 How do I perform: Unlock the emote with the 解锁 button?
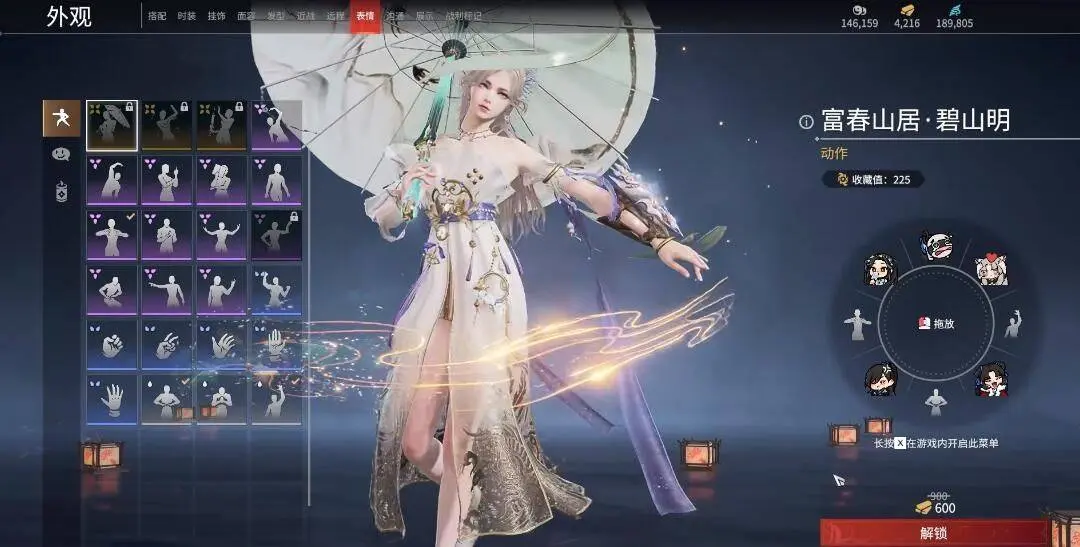[936, 533]
